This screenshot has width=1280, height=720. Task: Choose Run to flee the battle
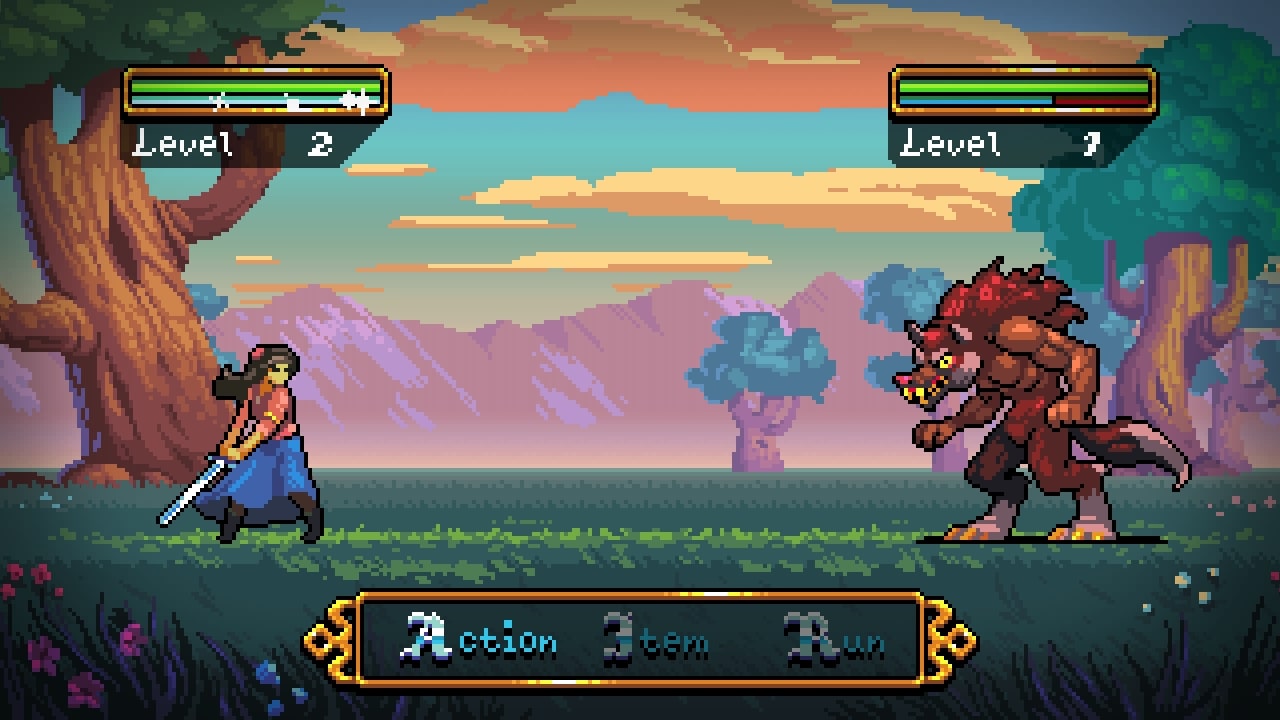tap(836, 641)
